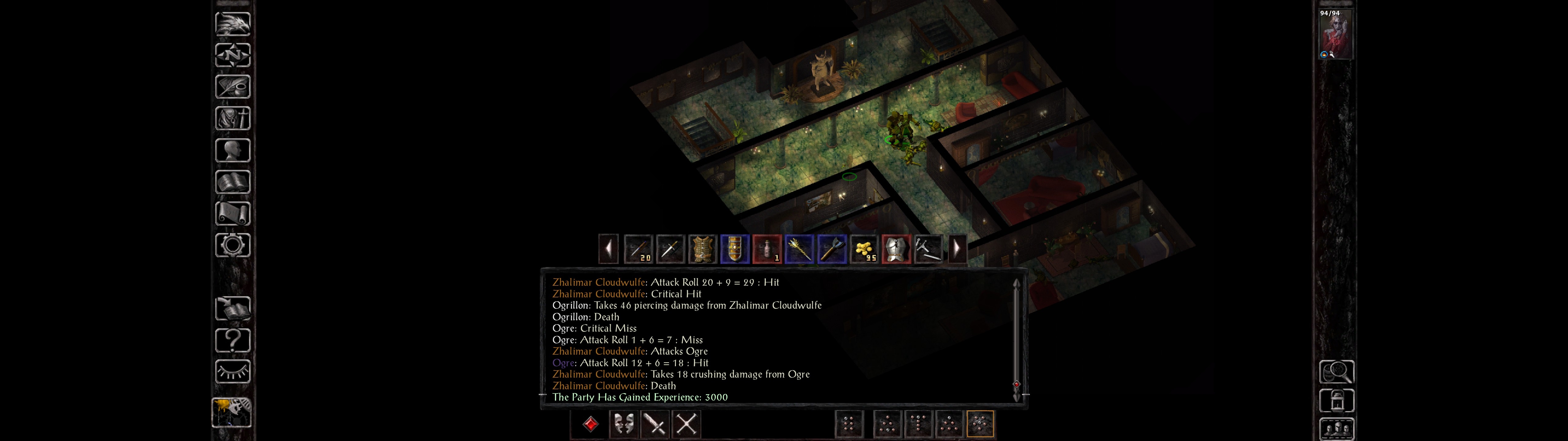The image size is (1568, 441).
Task: Open the gear options menu
Action: (232, 245)
